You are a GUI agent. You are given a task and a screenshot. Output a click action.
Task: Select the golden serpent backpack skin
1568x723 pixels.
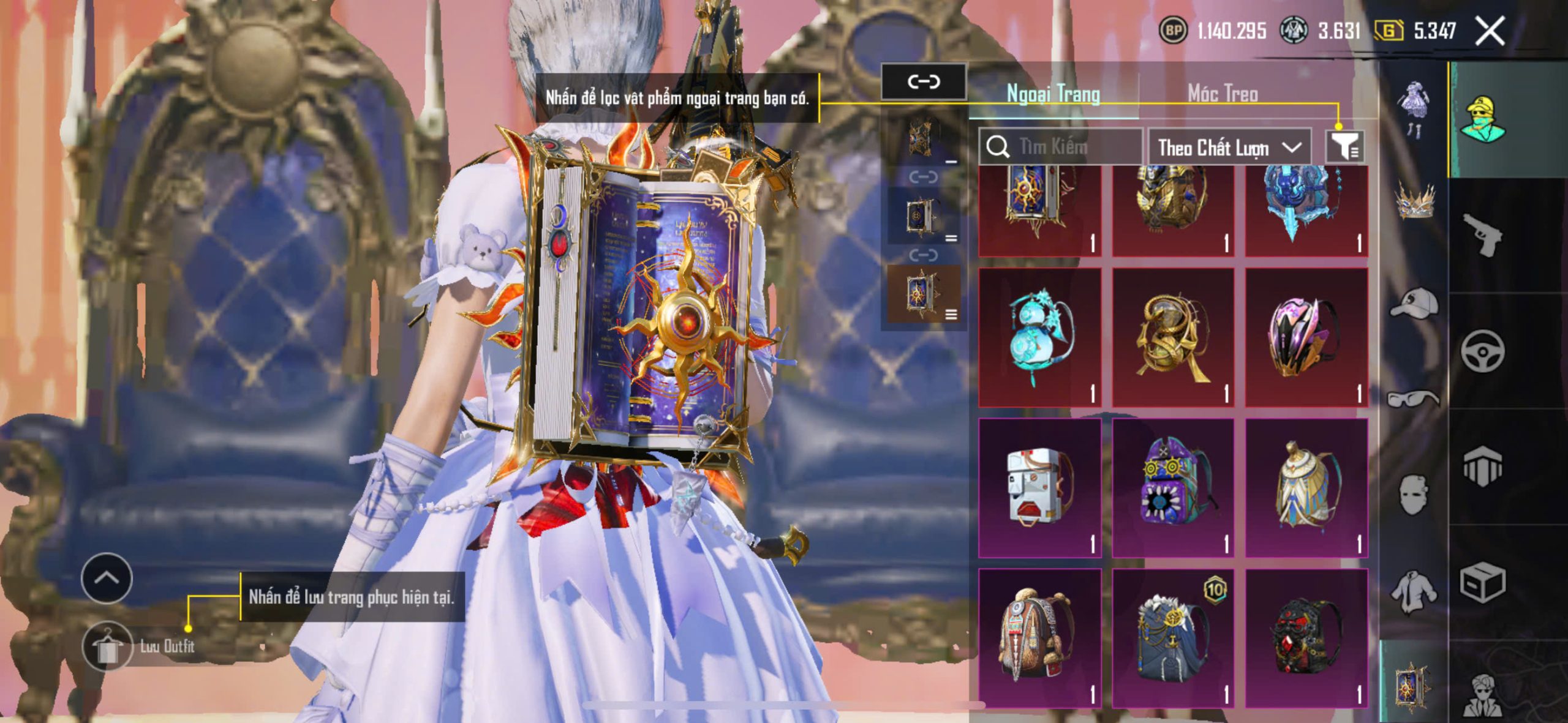(1173, 337)
